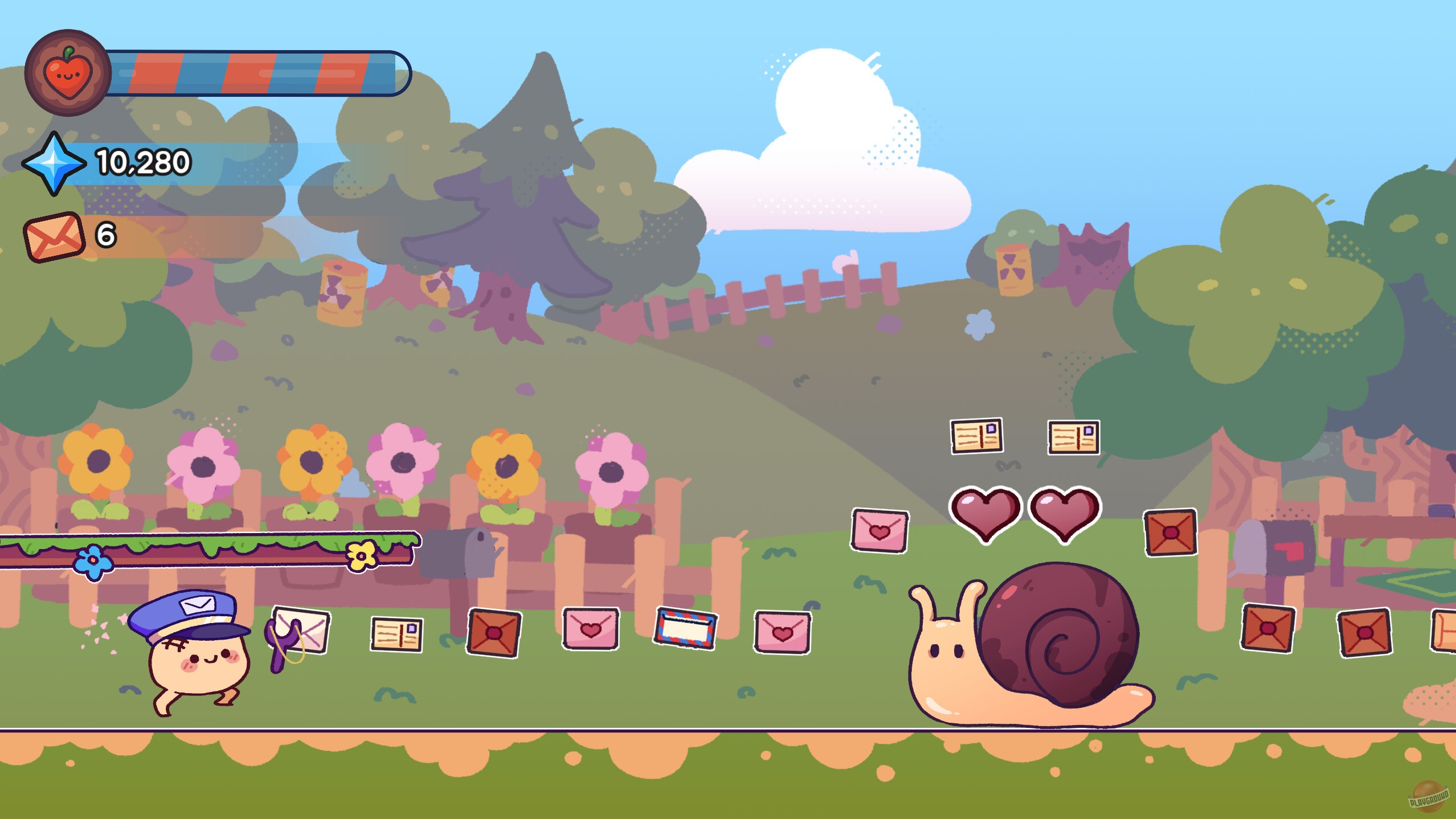Select the blue star currency icon
1456x819 pixels.
tap(54, 165)
